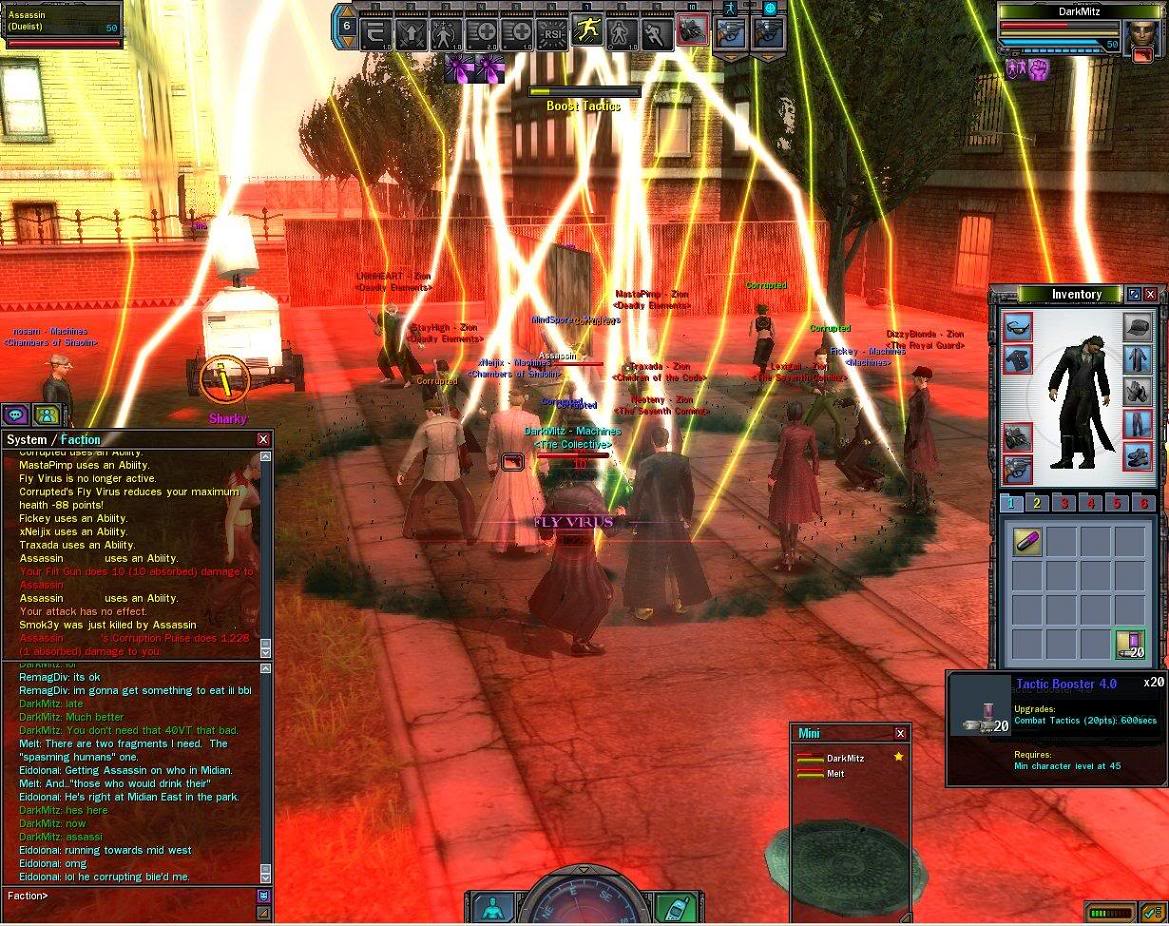
Task: Close the Inventory window
Action: pyautogui.click(x=1150, y=294)
